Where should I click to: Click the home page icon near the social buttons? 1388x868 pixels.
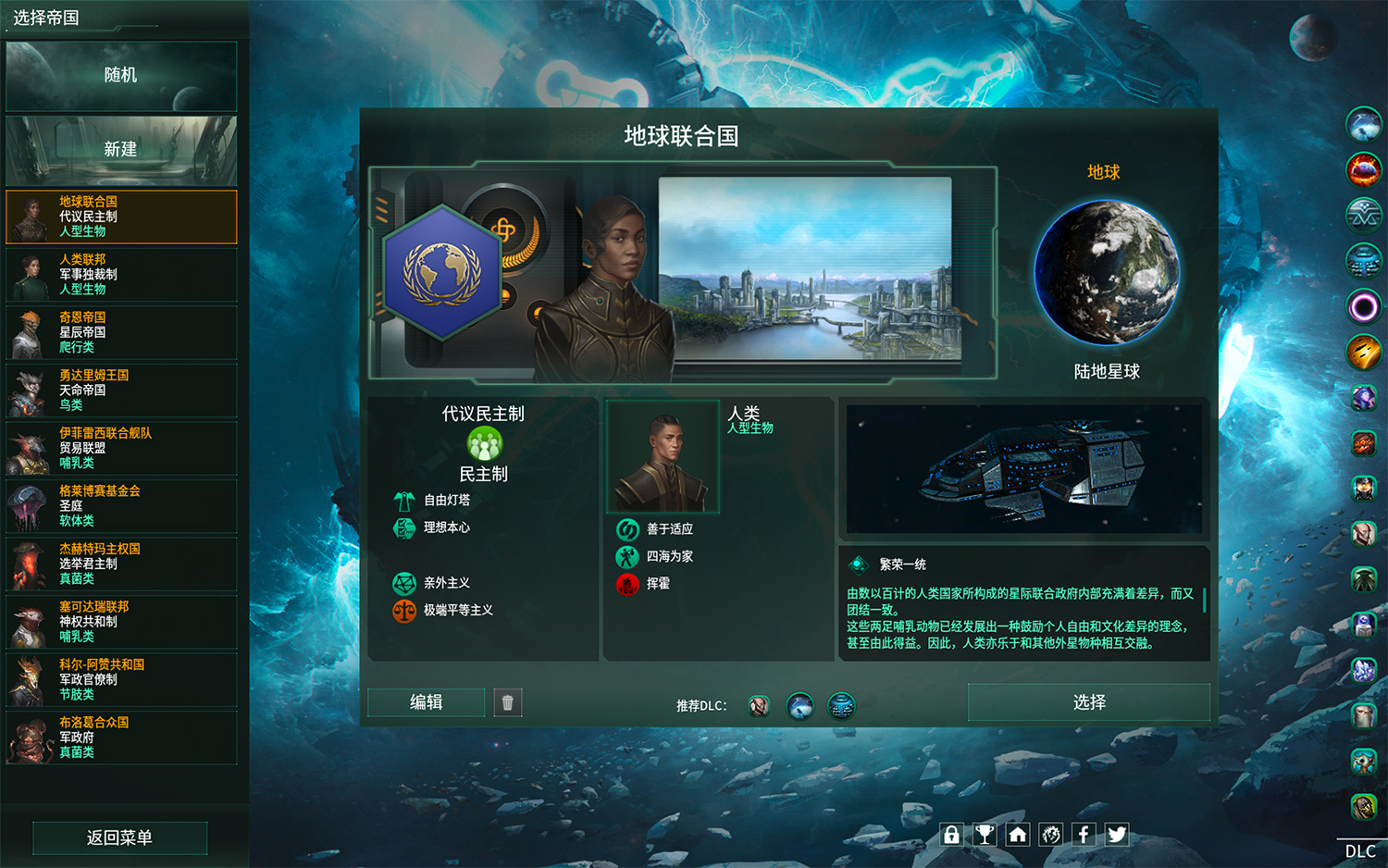pyautogui.click(x=1018, y=834)
